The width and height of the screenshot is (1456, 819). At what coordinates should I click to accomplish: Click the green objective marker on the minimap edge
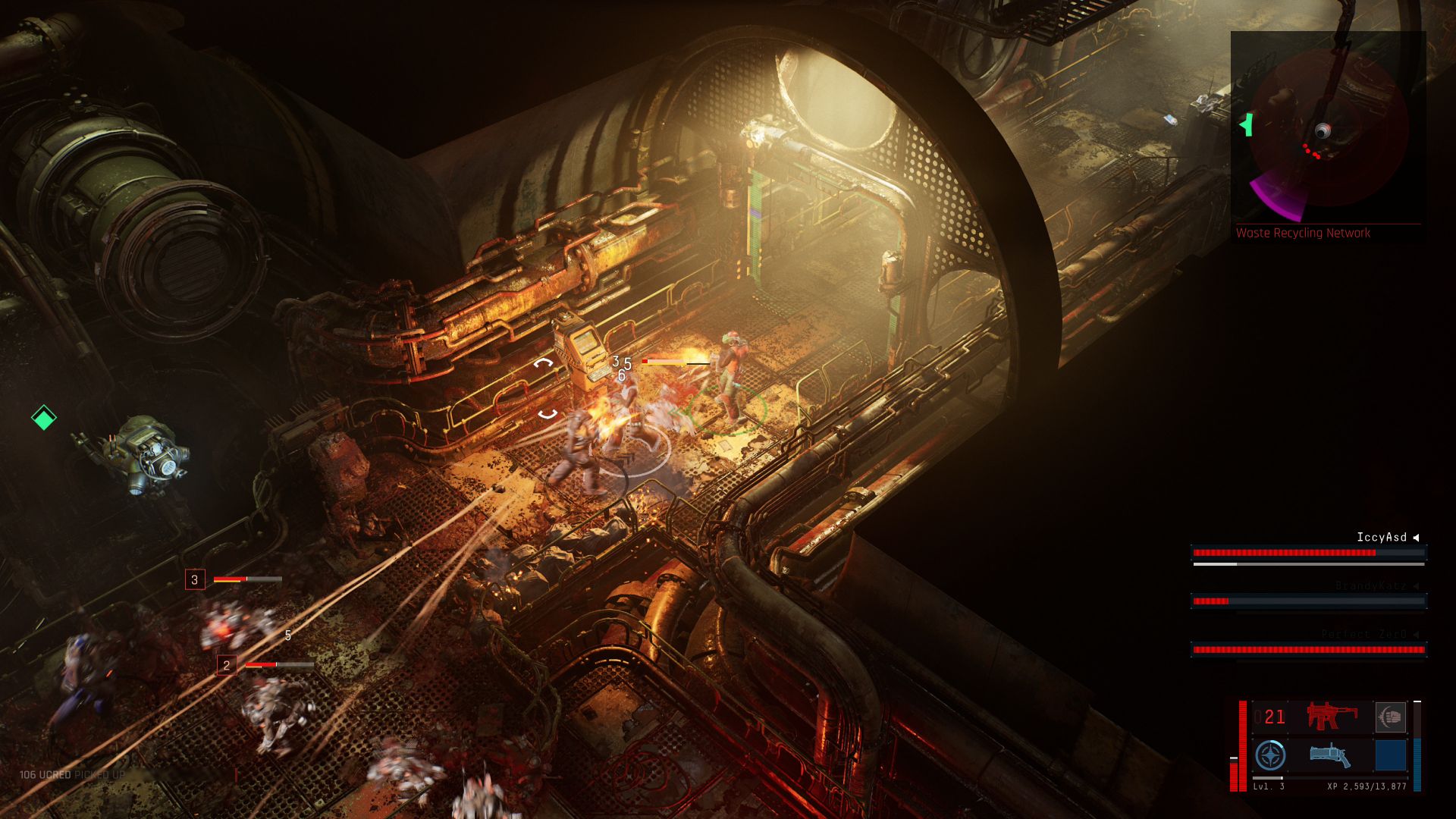[x=1245, y=124]
